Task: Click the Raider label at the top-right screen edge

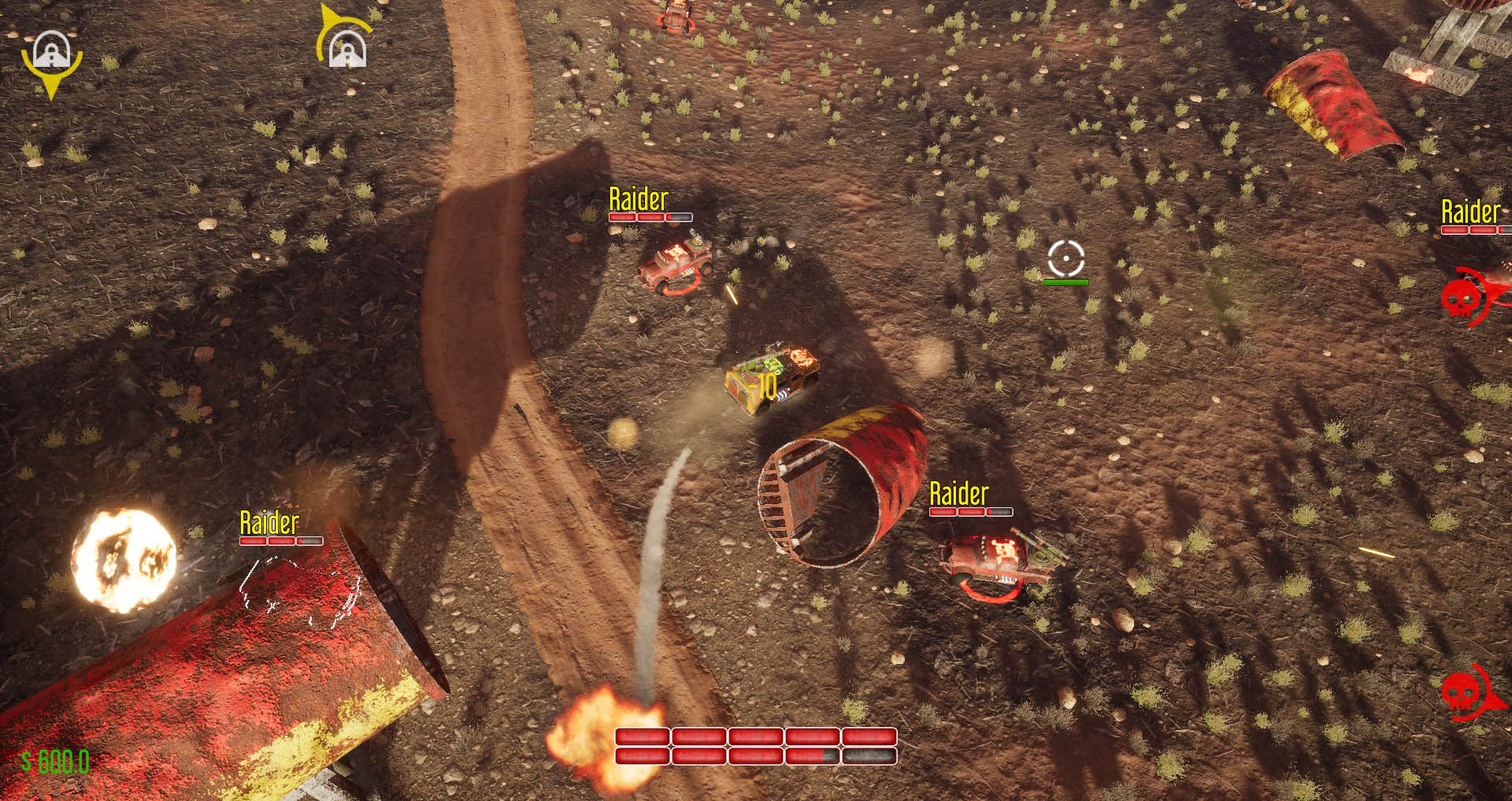Action: (1469, 212)
